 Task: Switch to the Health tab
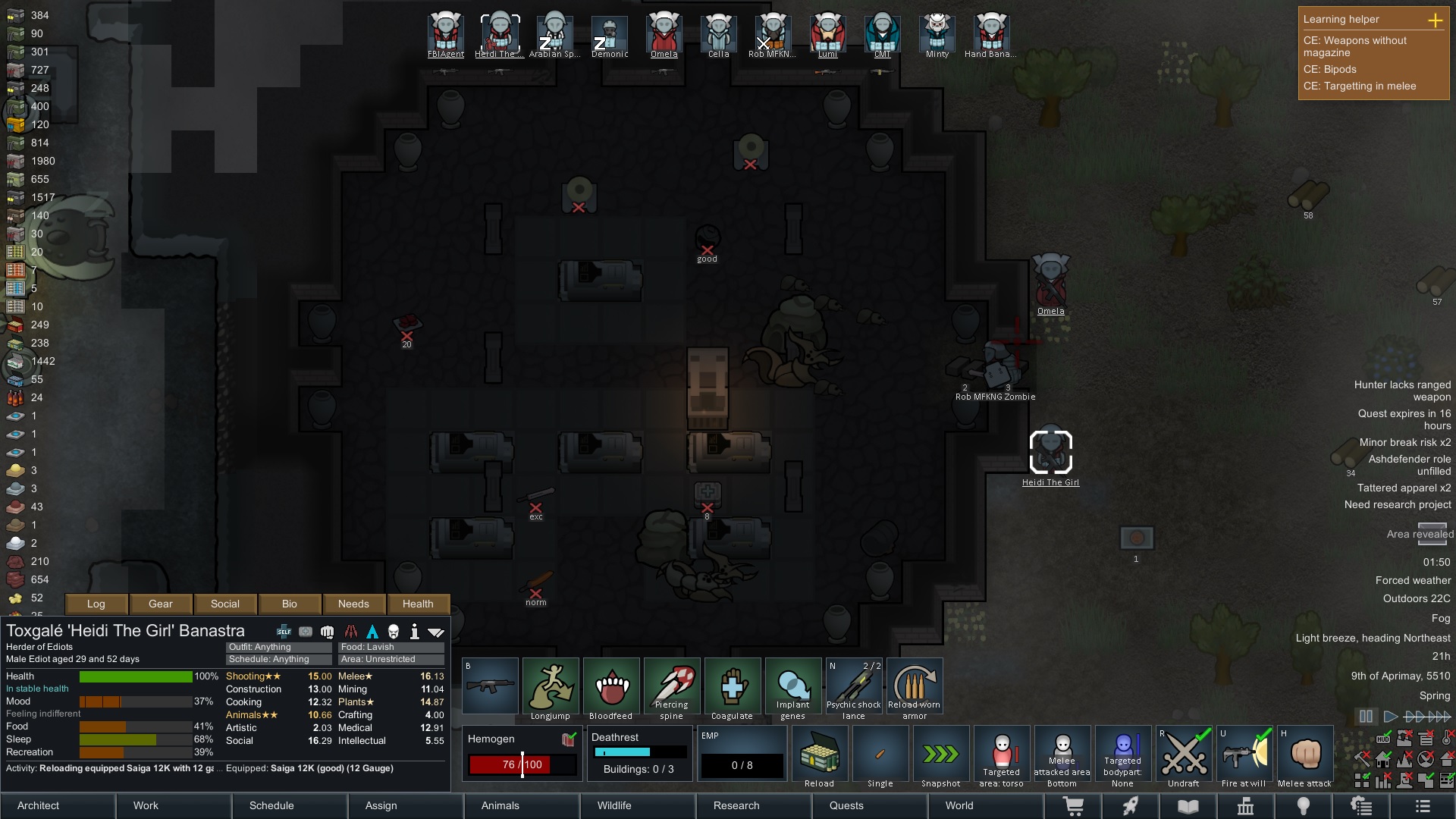point(418,604)
